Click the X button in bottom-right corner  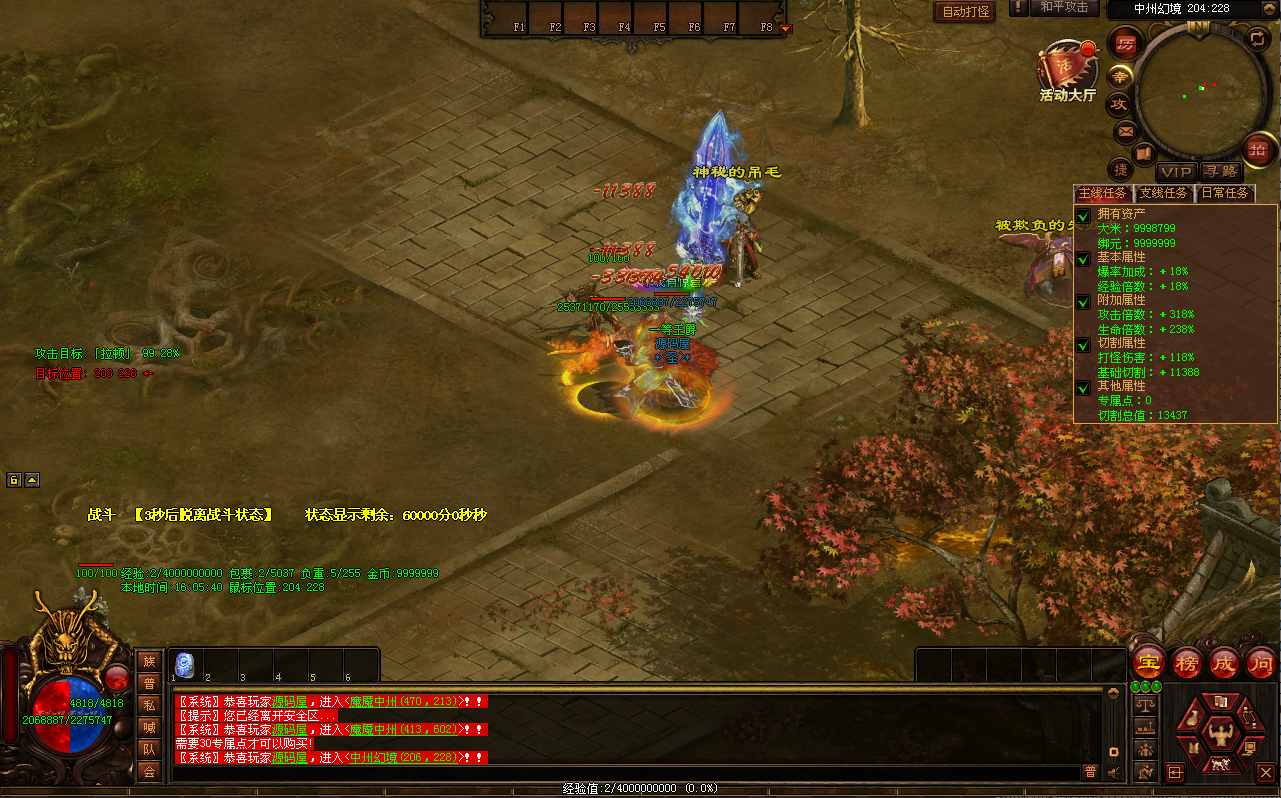1266,772
